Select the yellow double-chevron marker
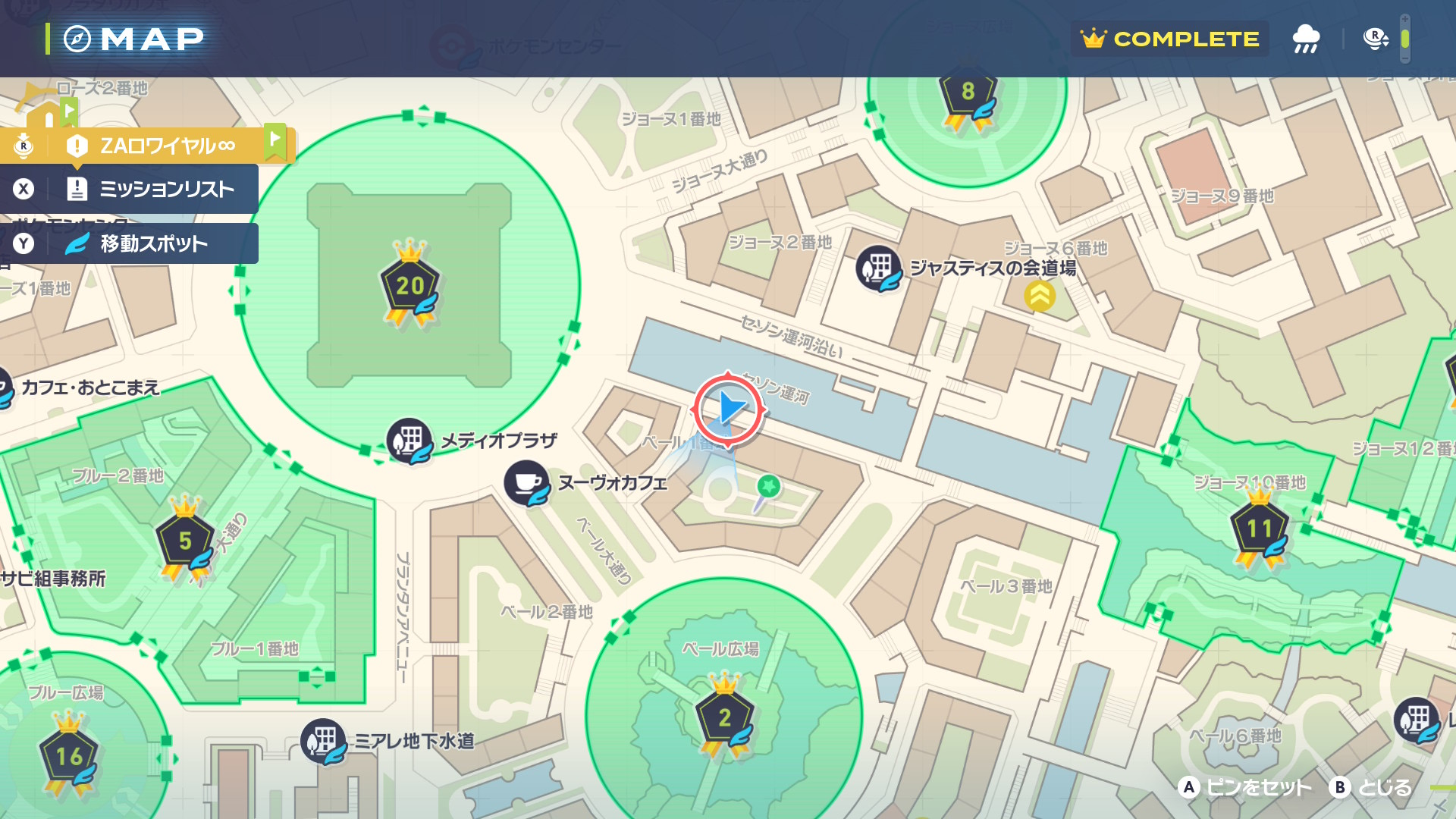 point(1039,296)
